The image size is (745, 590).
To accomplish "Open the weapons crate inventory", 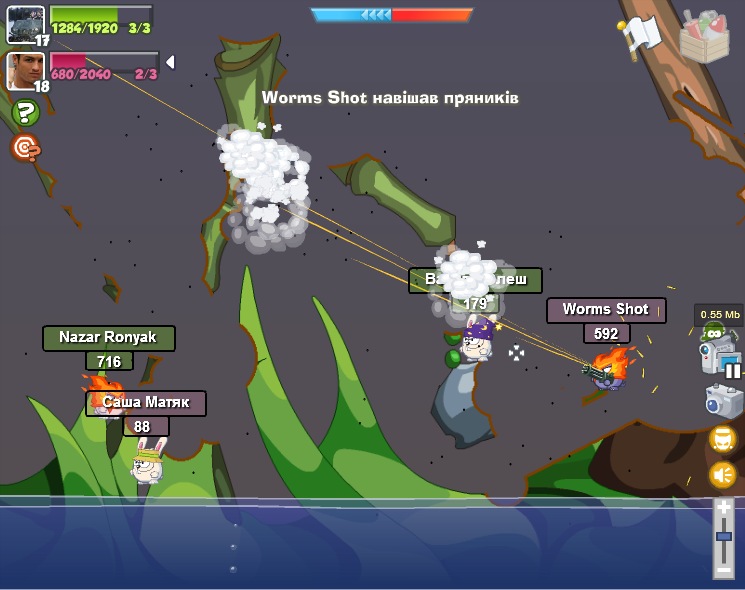I will [x=704, y=37].
